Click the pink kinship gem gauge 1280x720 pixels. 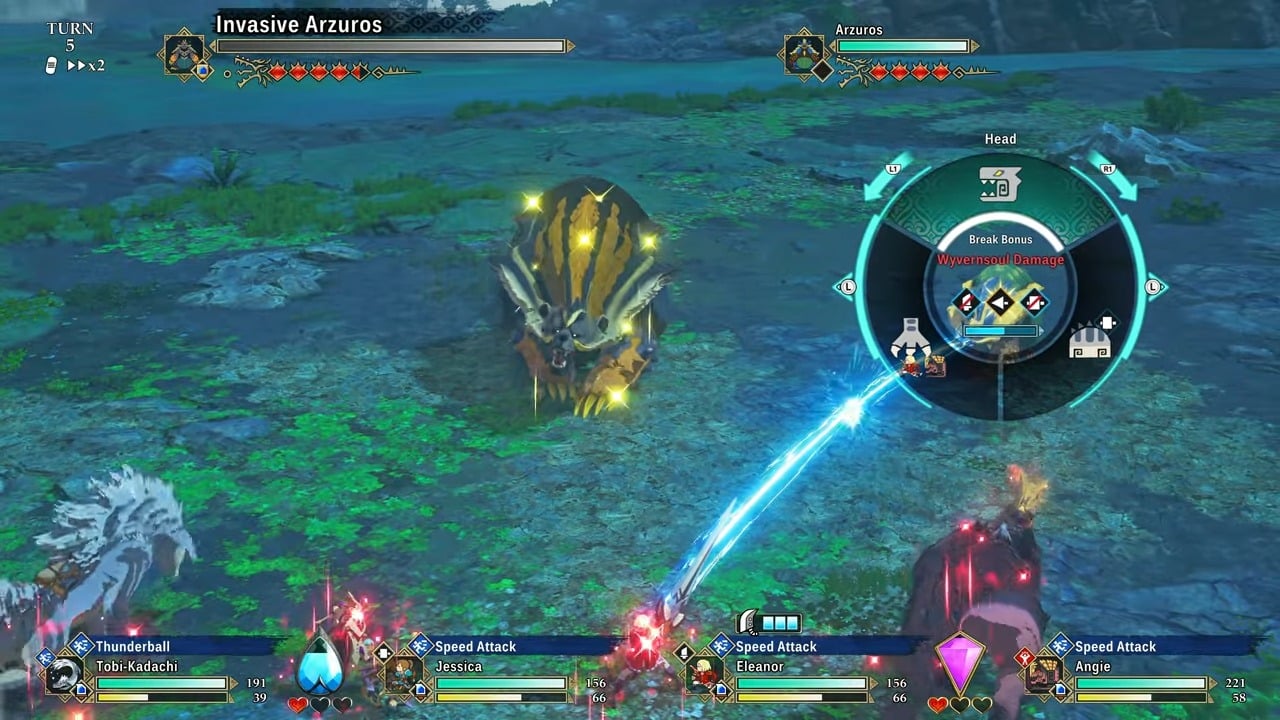point(959,662)
